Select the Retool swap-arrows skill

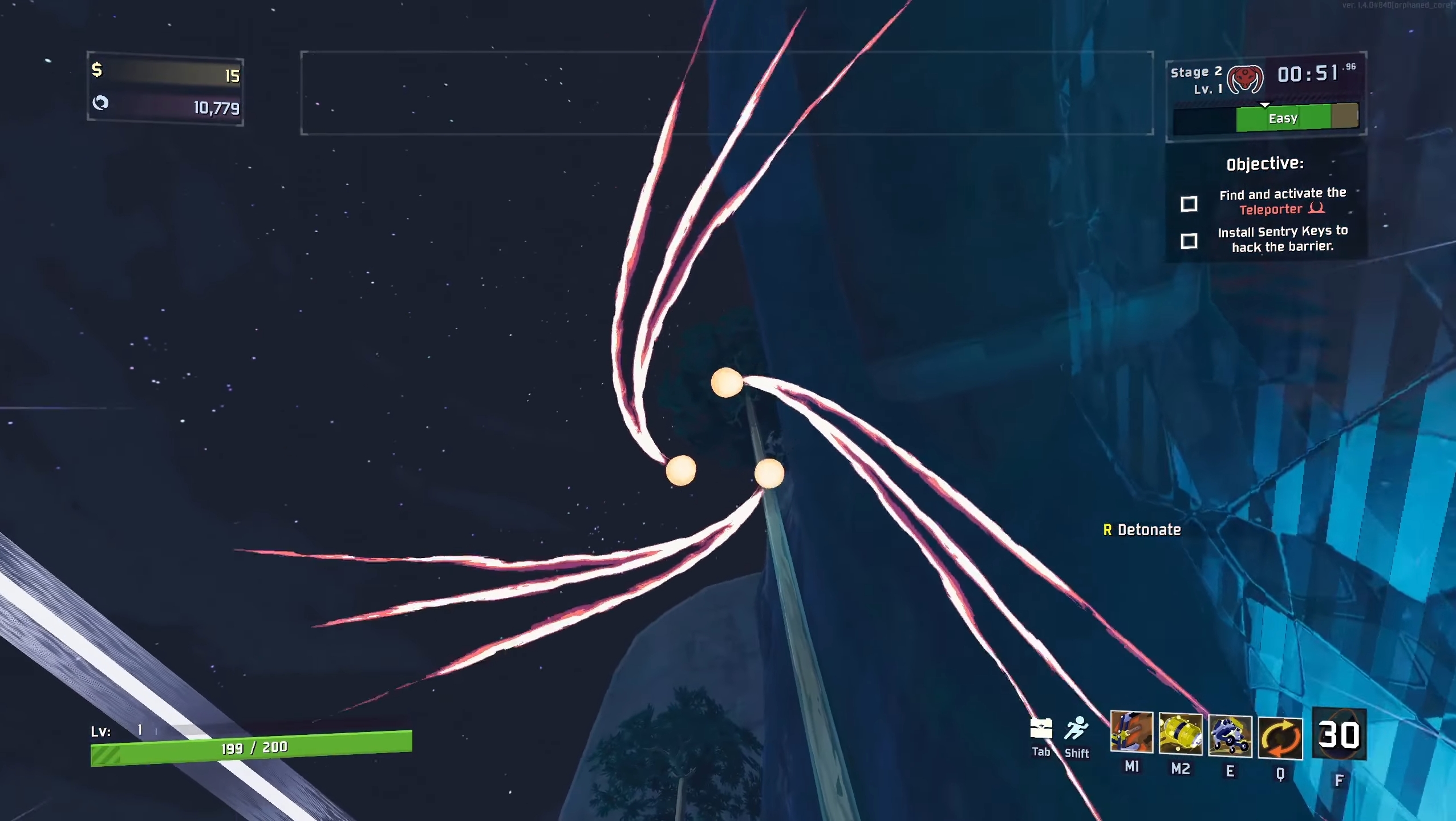[1280, 738]
